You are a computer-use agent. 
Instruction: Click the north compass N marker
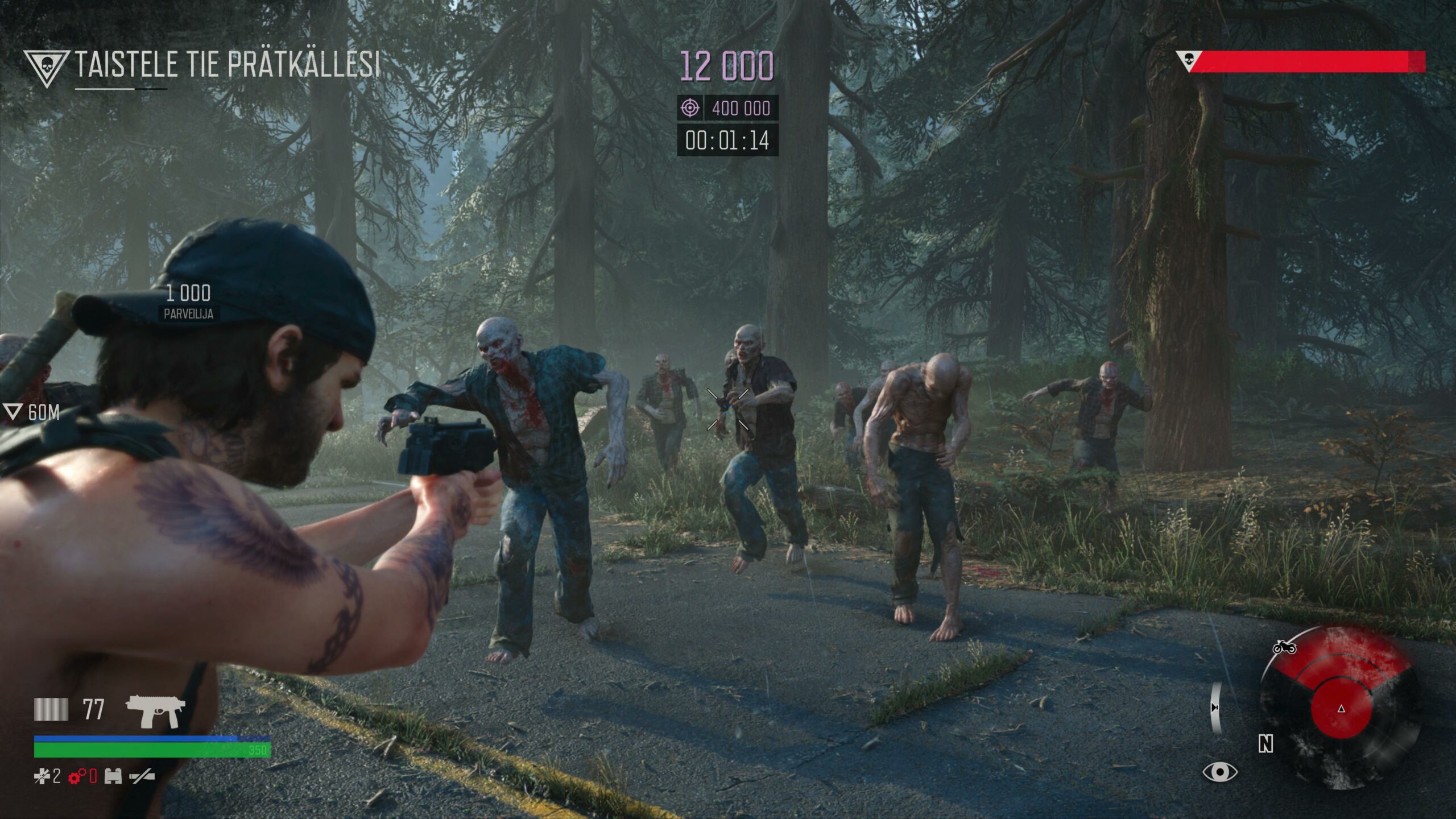click(x=1265, y=744)
